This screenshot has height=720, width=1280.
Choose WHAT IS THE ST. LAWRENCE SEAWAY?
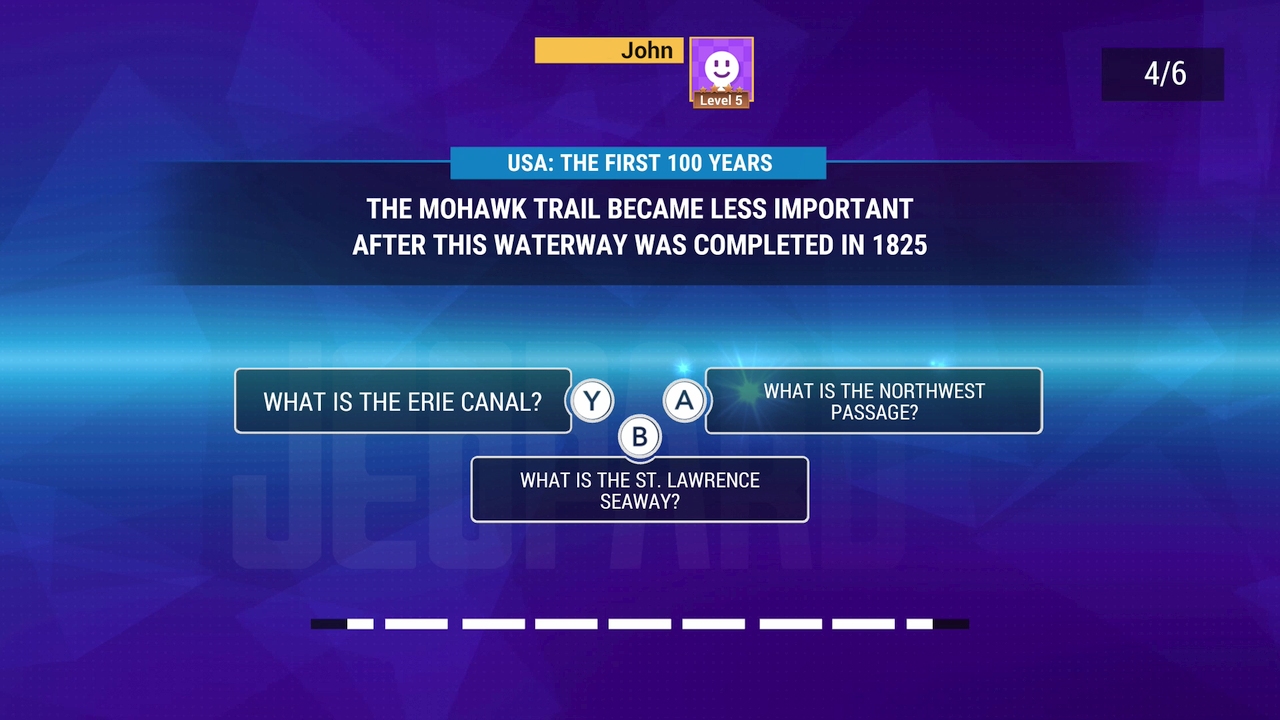pyautogui.click(x=640, y=490)
